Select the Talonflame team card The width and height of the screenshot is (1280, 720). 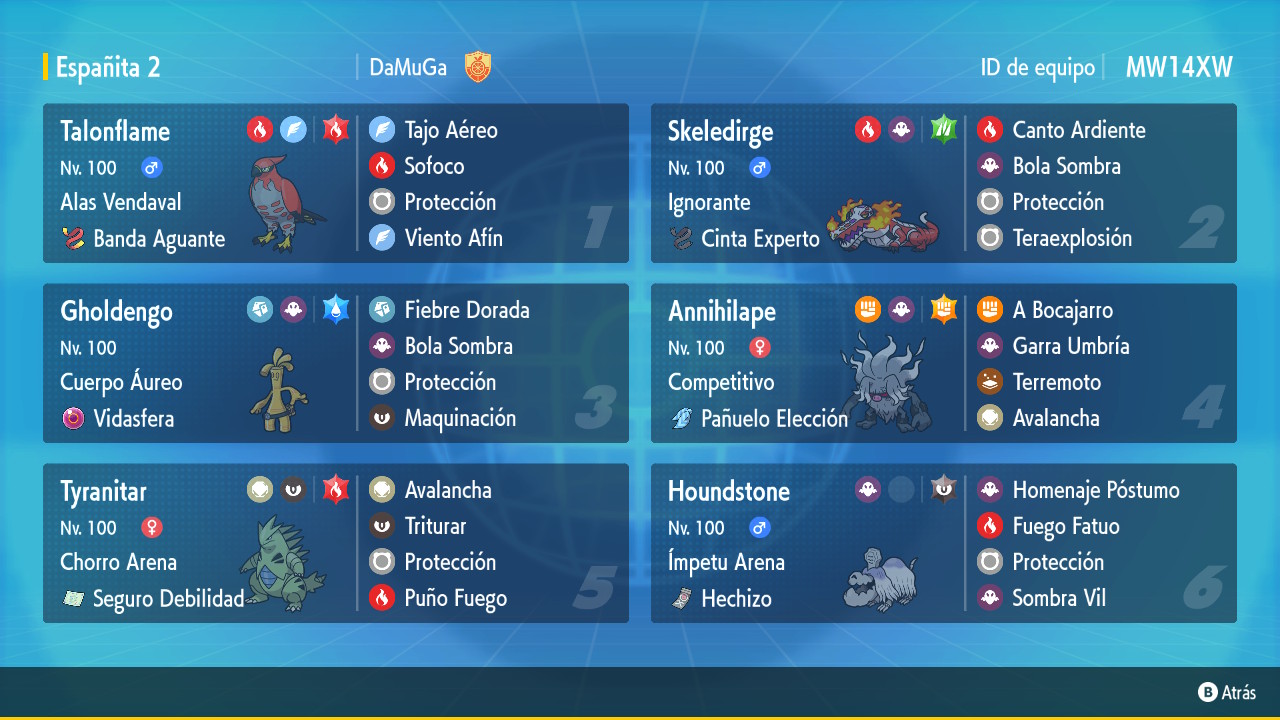[x=200, y=184]
